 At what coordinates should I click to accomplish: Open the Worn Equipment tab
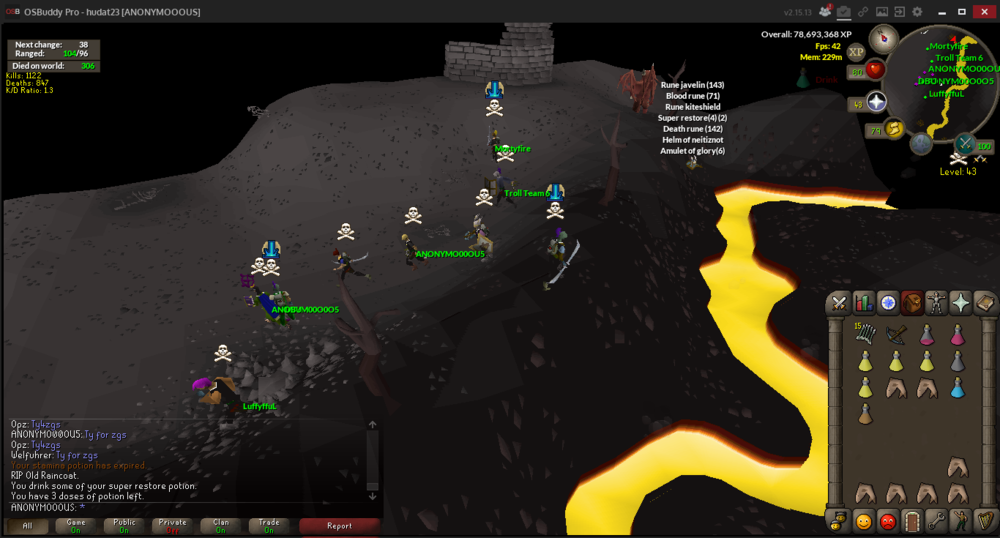tap(936, 303)
